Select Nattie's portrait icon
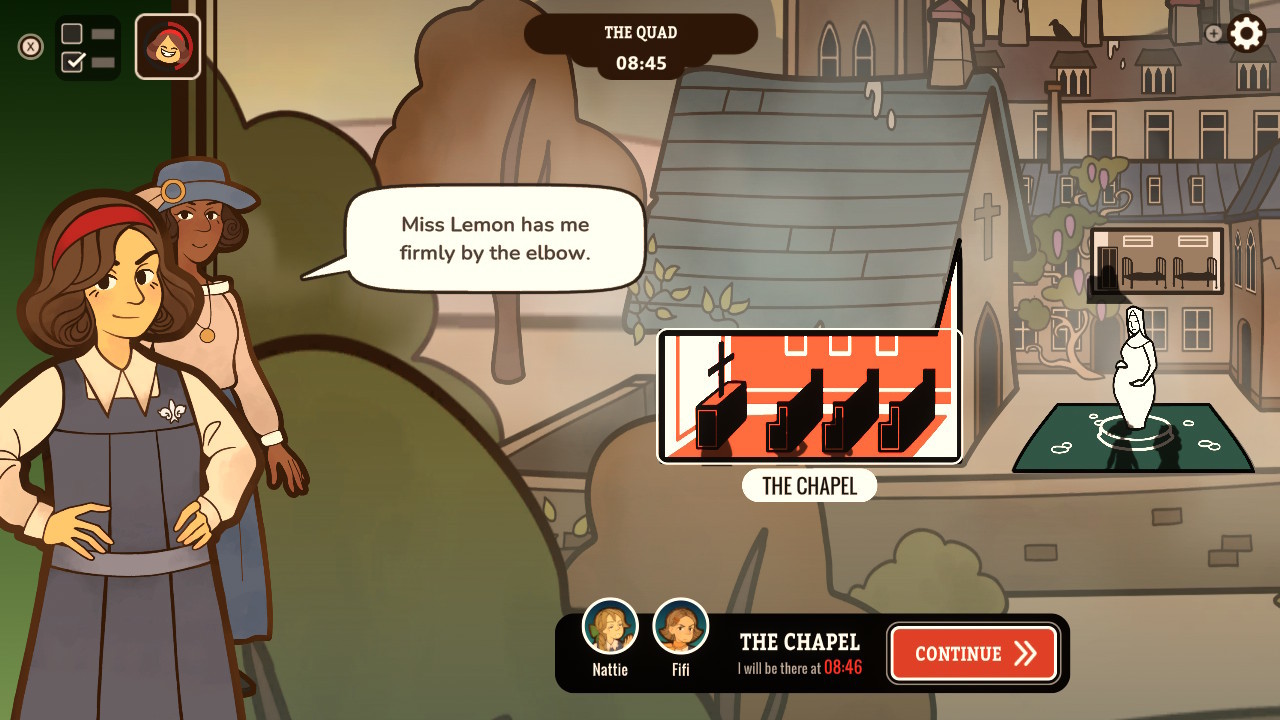The height and width of the screenshot is (720, 1280). 610,625
